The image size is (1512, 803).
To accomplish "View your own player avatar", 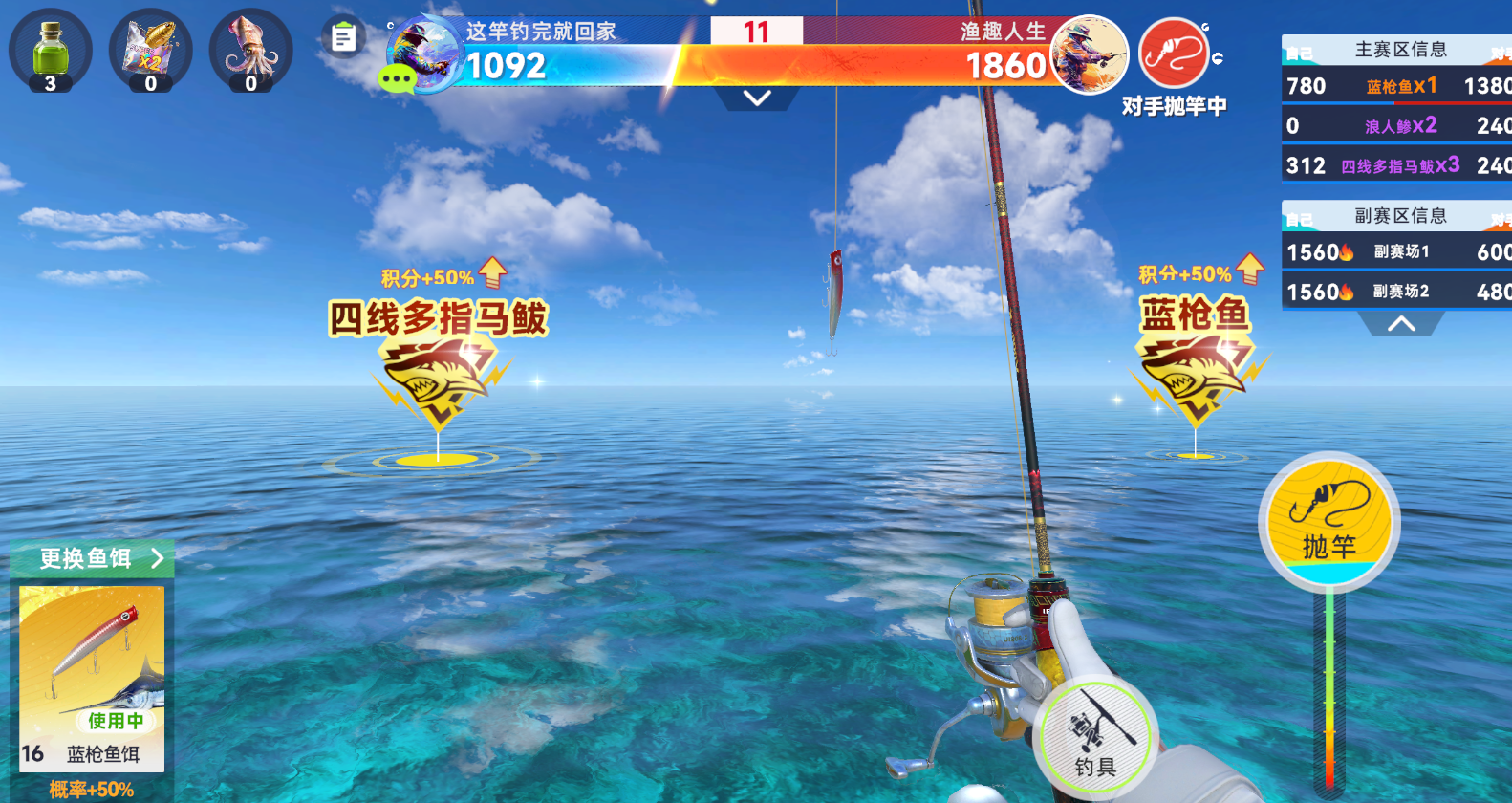I will pos(425,53).
